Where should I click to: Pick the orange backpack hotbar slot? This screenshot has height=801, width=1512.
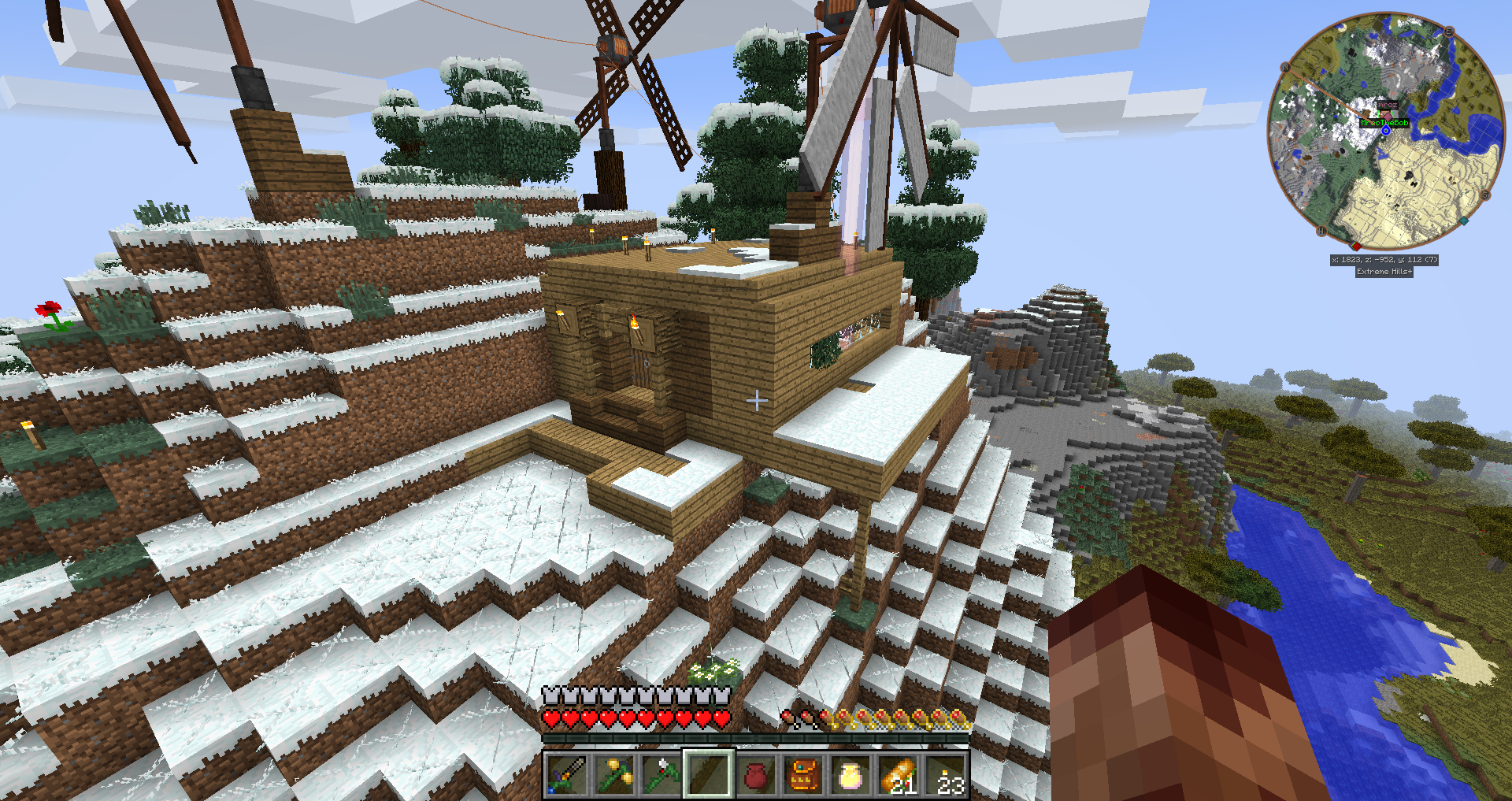click(x=803, y=775)
